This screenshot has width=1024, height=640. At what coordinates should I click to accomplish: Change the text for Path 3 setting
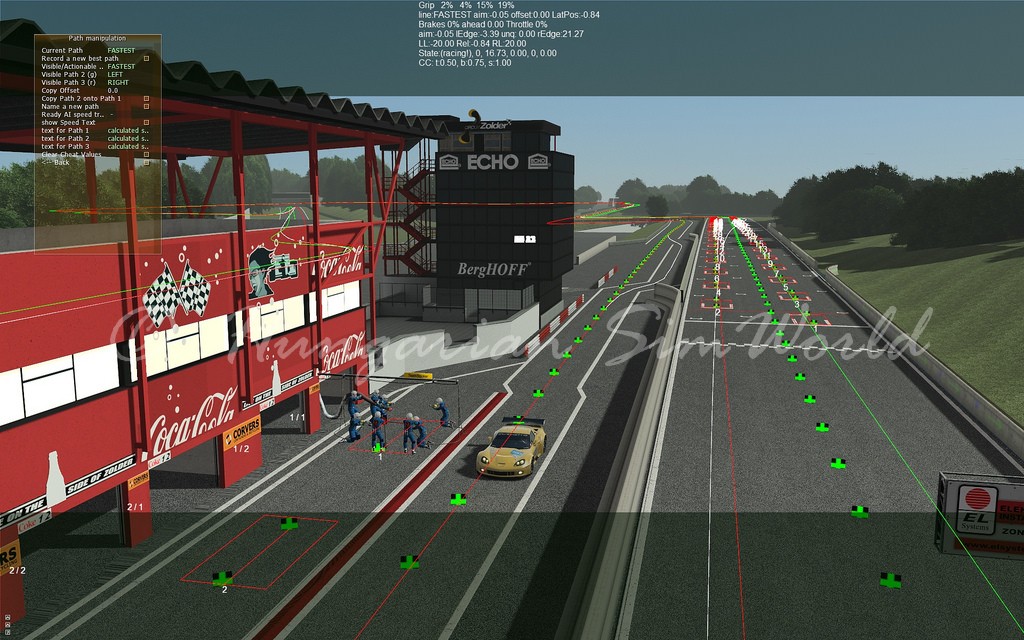point(127,146)
